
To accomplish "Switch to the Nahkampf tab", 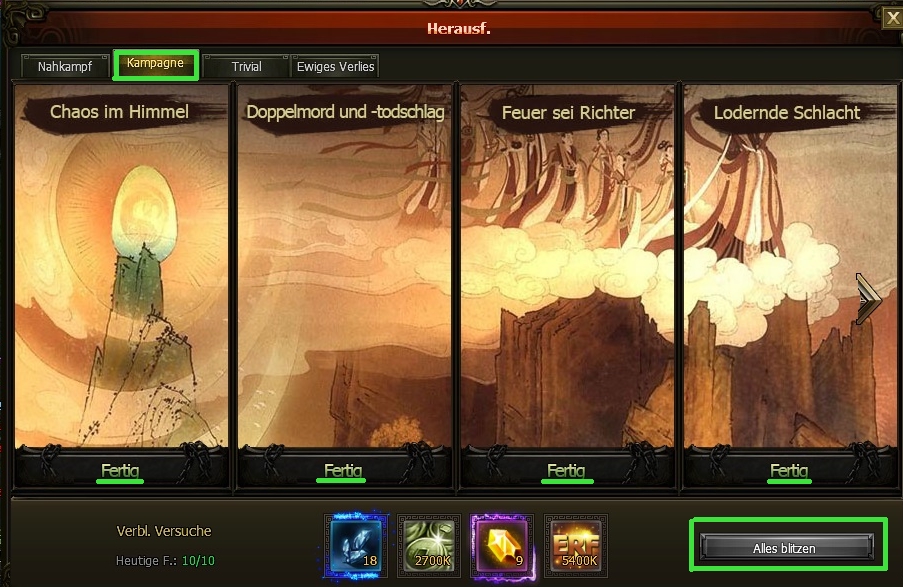I will pyautogui.click(x=65, y=67).
